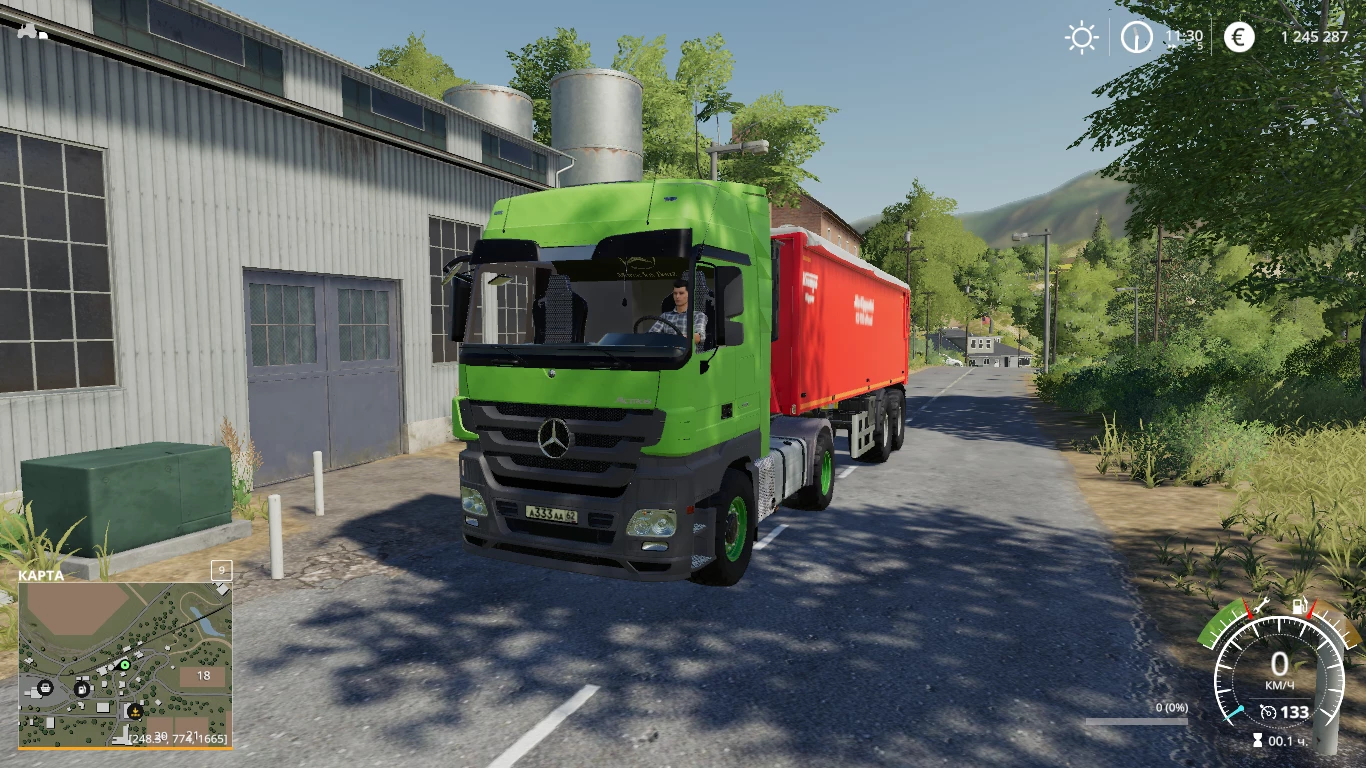The image size is (1366, 768).
Task: Click the cruise control gauge icon showing 133
Action: pyautogui.click(x=1269, y=712)
